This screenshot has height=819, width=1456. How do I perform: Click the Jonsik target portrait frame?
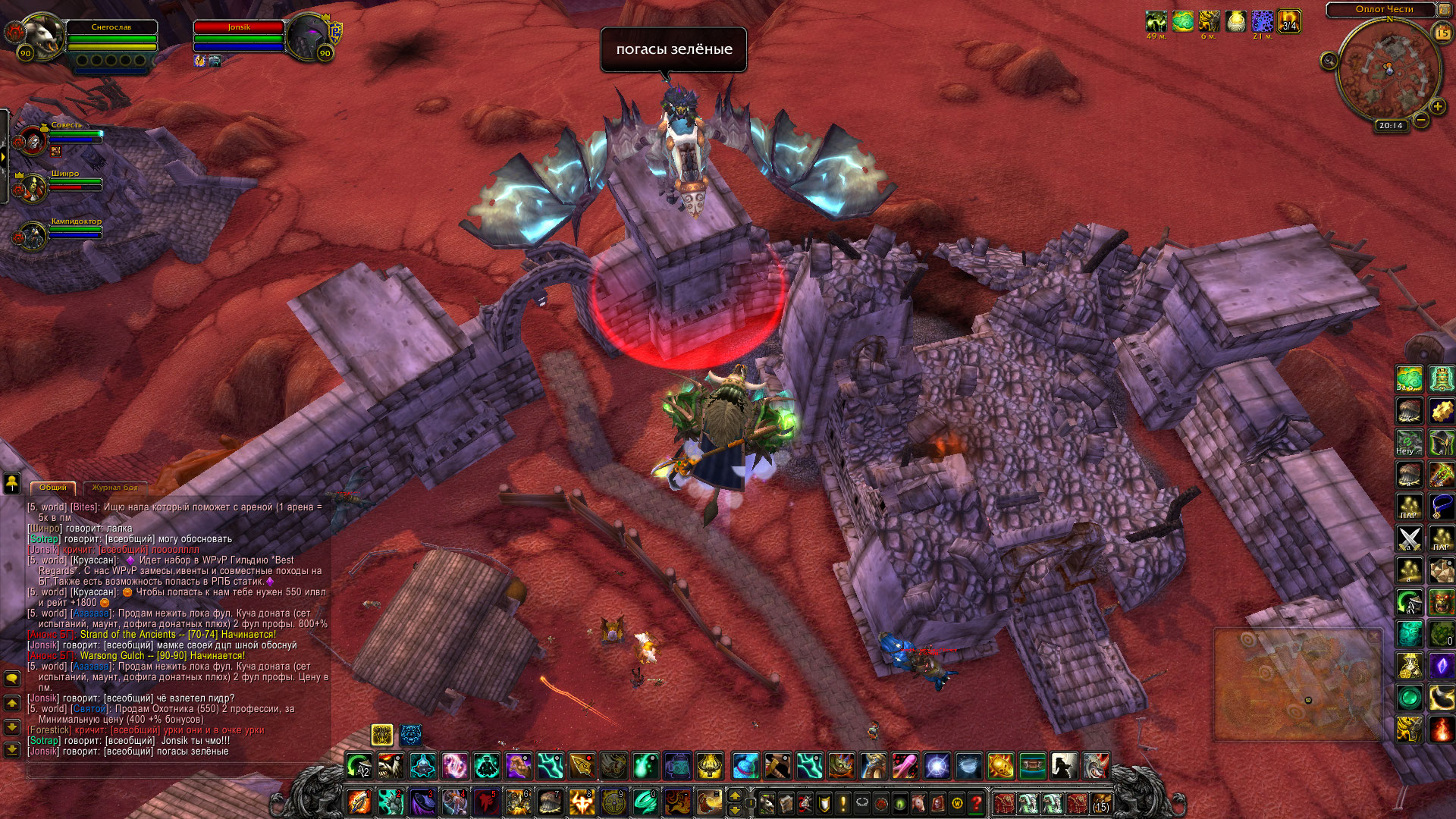[307, 36]
